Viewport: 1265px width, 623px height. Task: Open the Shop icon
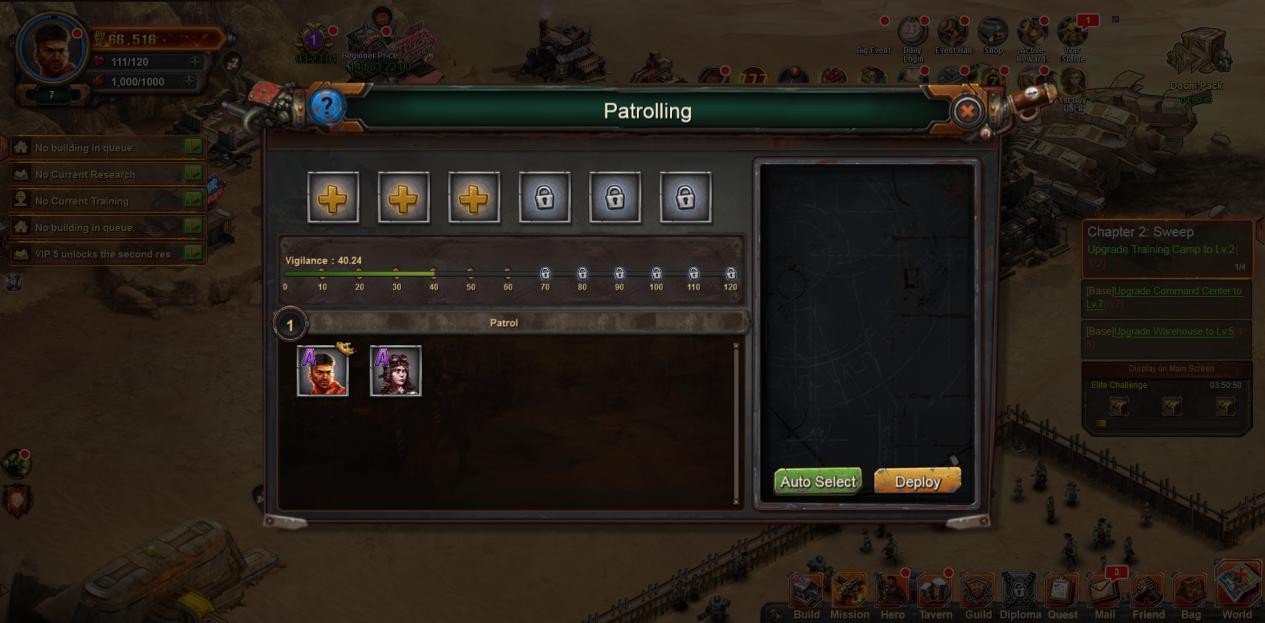click(992, 34)
